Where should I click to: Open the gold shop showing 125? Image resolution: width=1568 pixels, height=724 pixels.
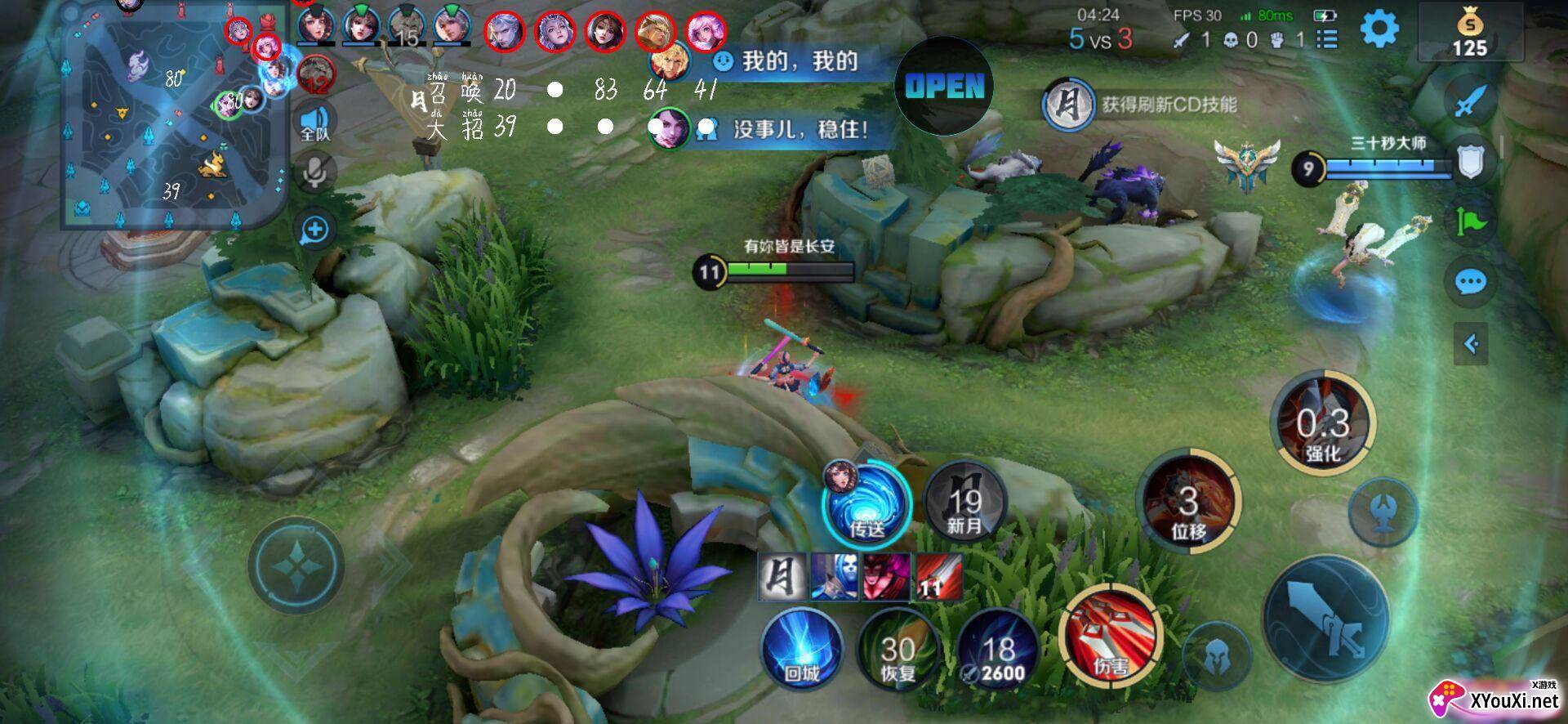click(1469, 33)
